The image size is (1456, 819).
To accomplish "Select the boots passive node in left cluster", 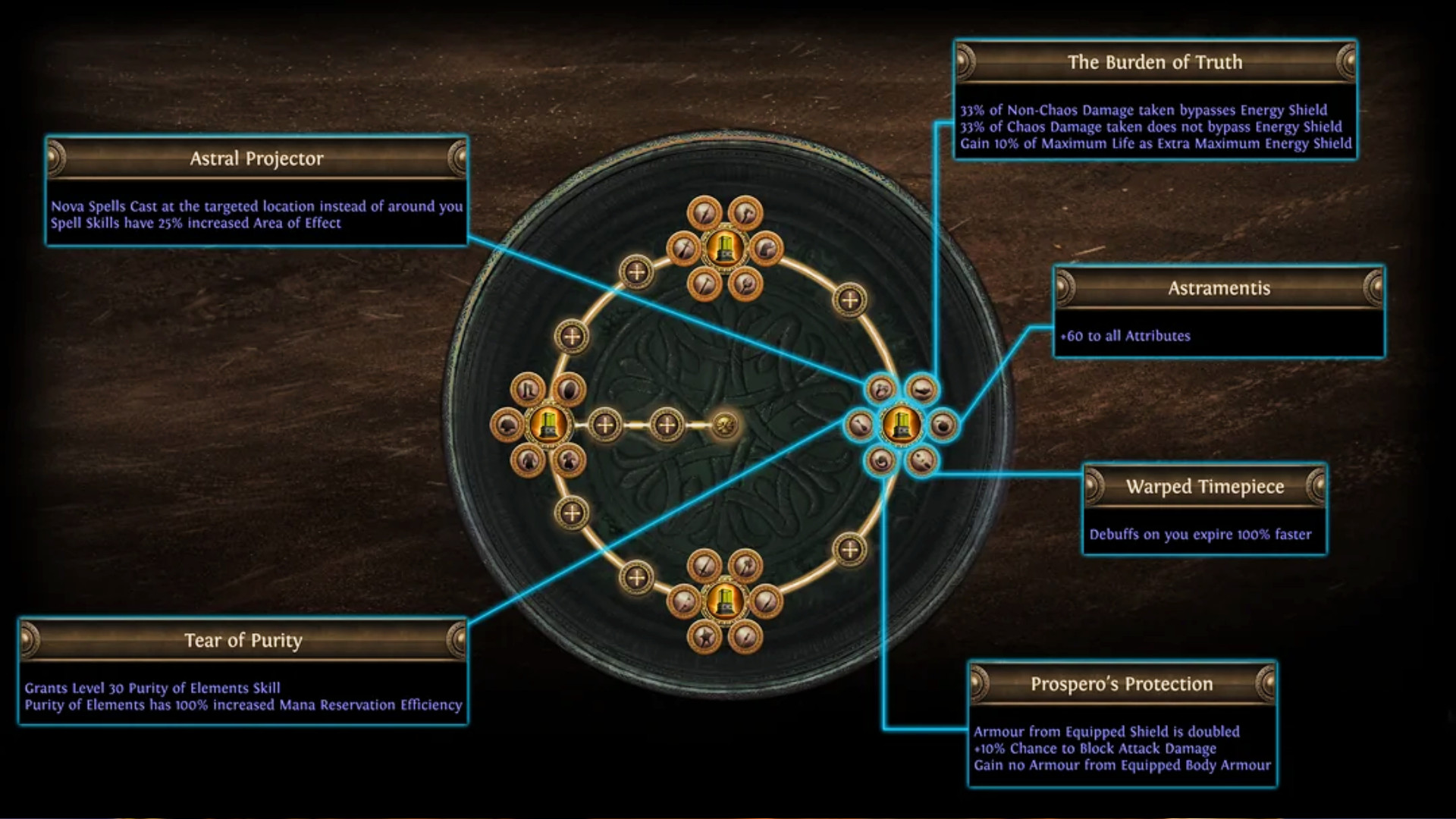I will (526, 388).
